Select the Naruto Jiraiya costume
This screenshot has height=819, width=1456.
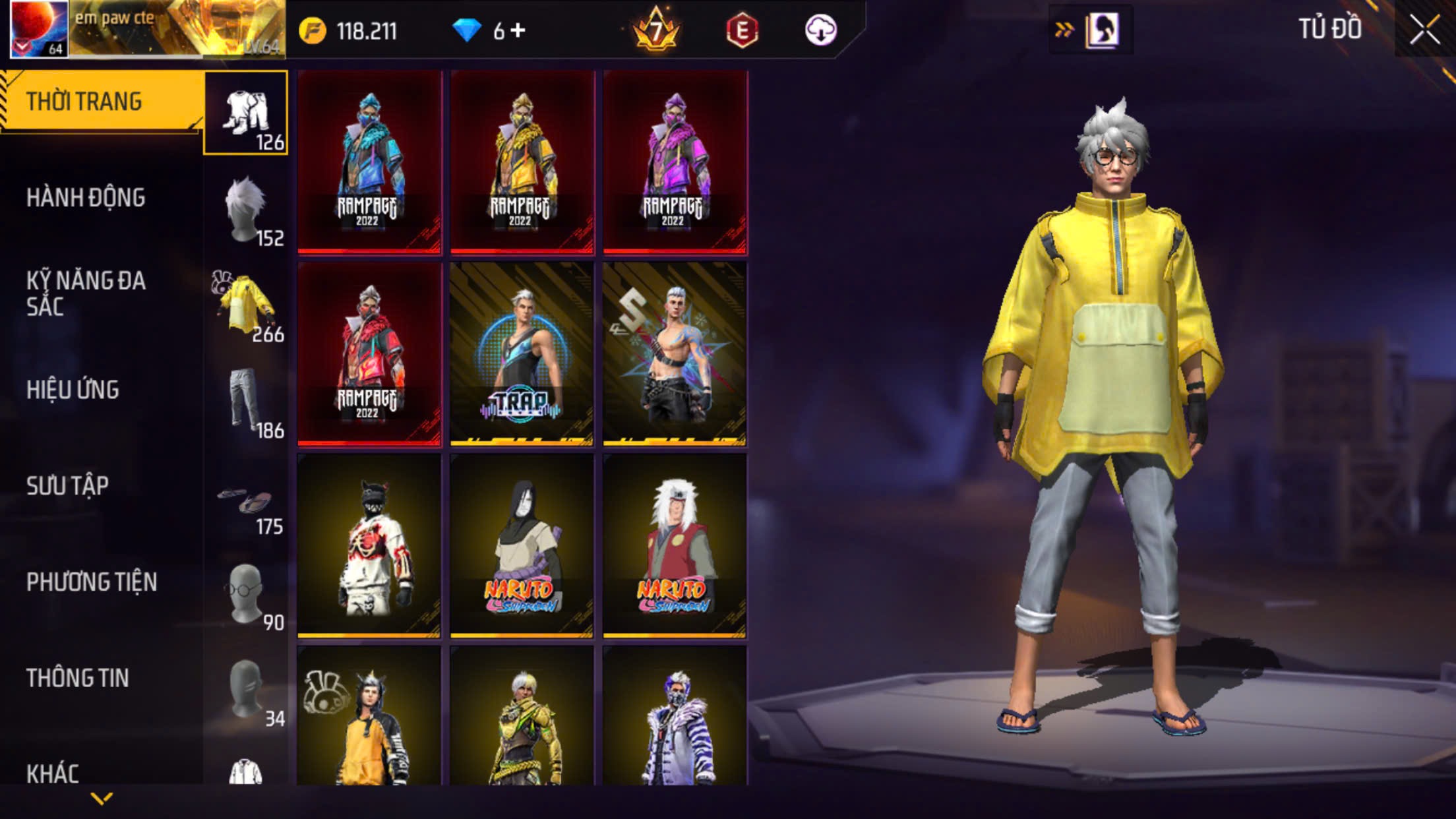(x=675, y=545)
